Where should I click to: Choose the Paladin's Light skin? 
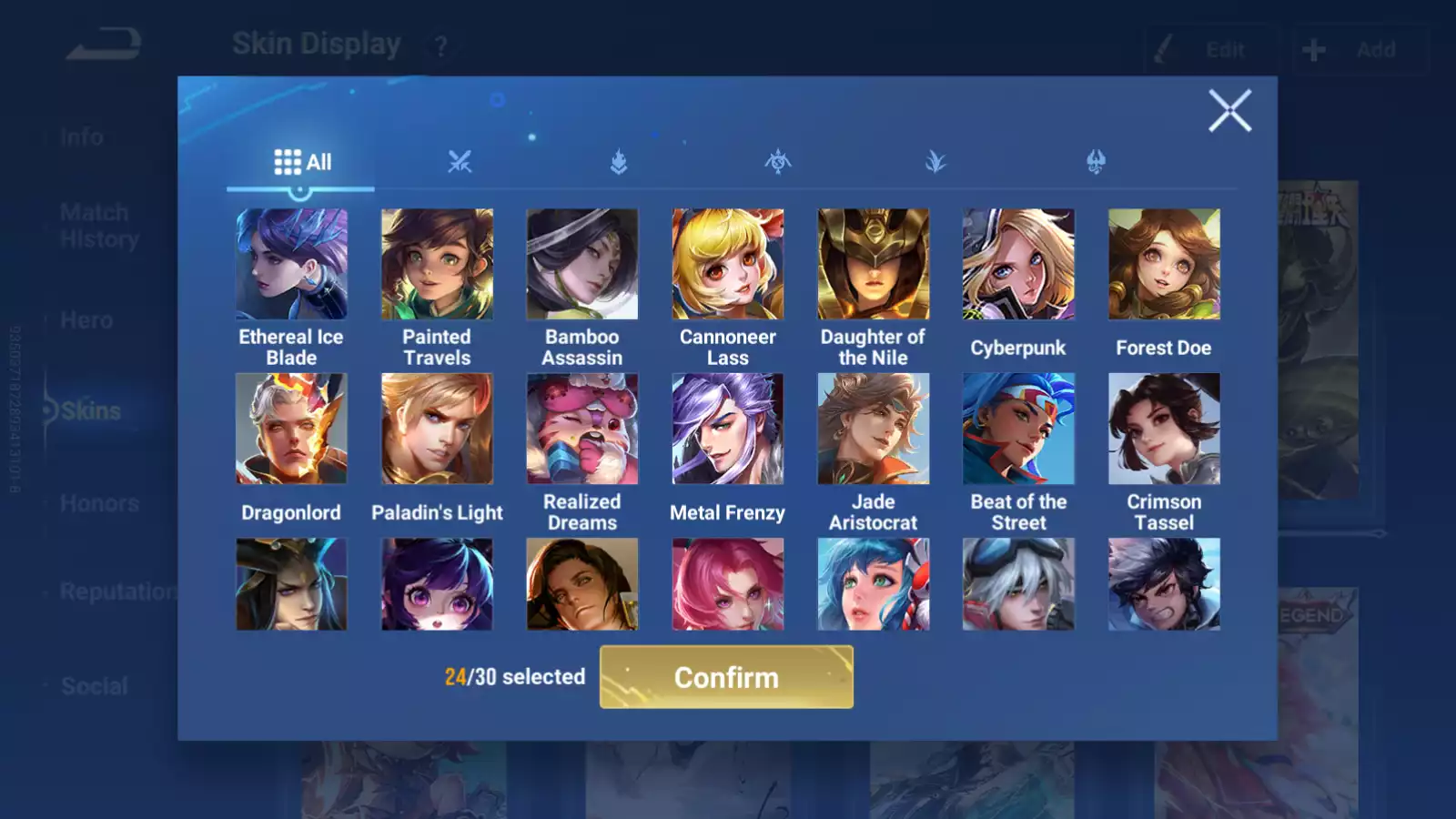pos(437,429)
